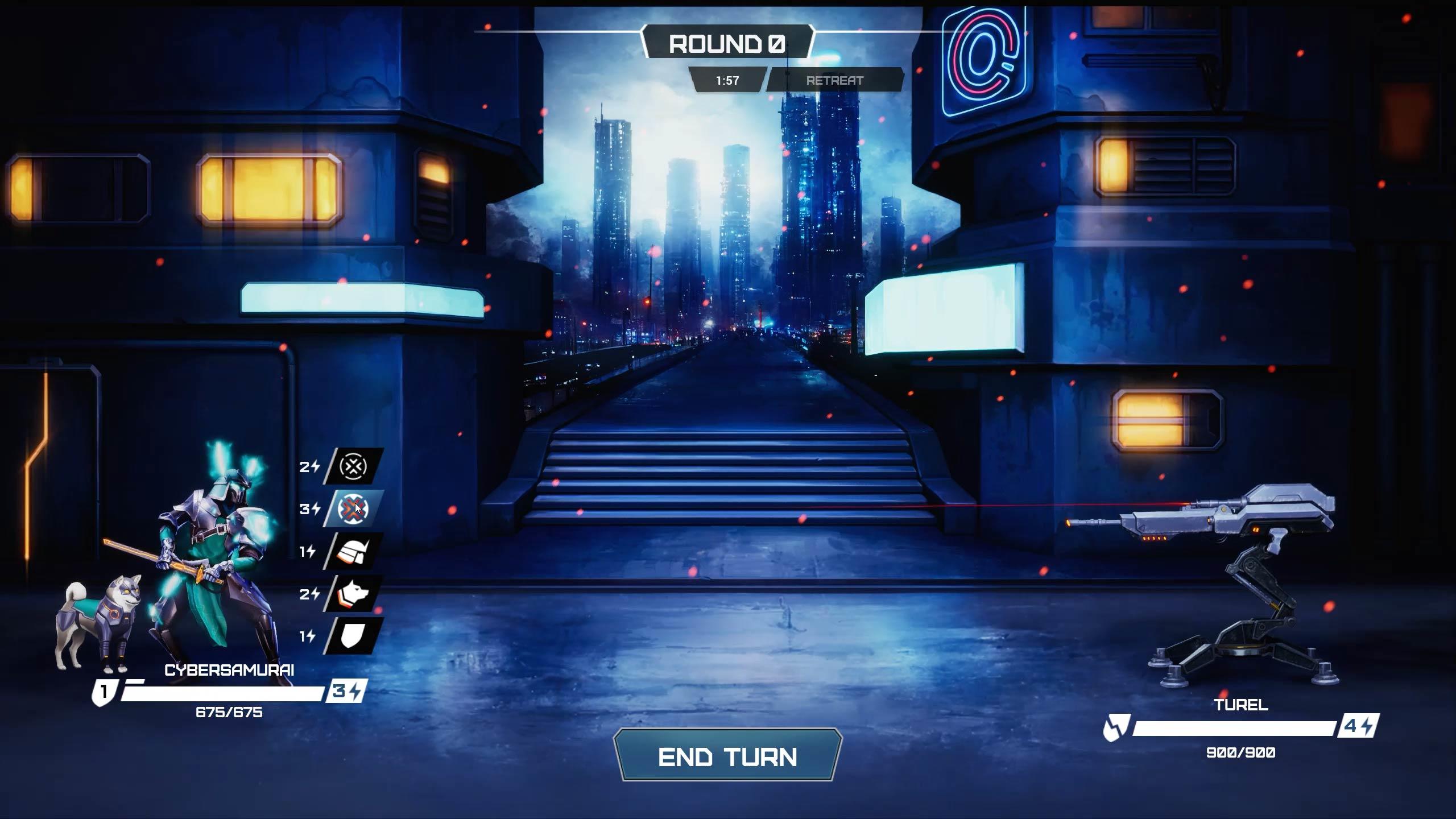The image size is (1456, 819).
Task: Choose the shield ability icon
Action: click(353, 636)
